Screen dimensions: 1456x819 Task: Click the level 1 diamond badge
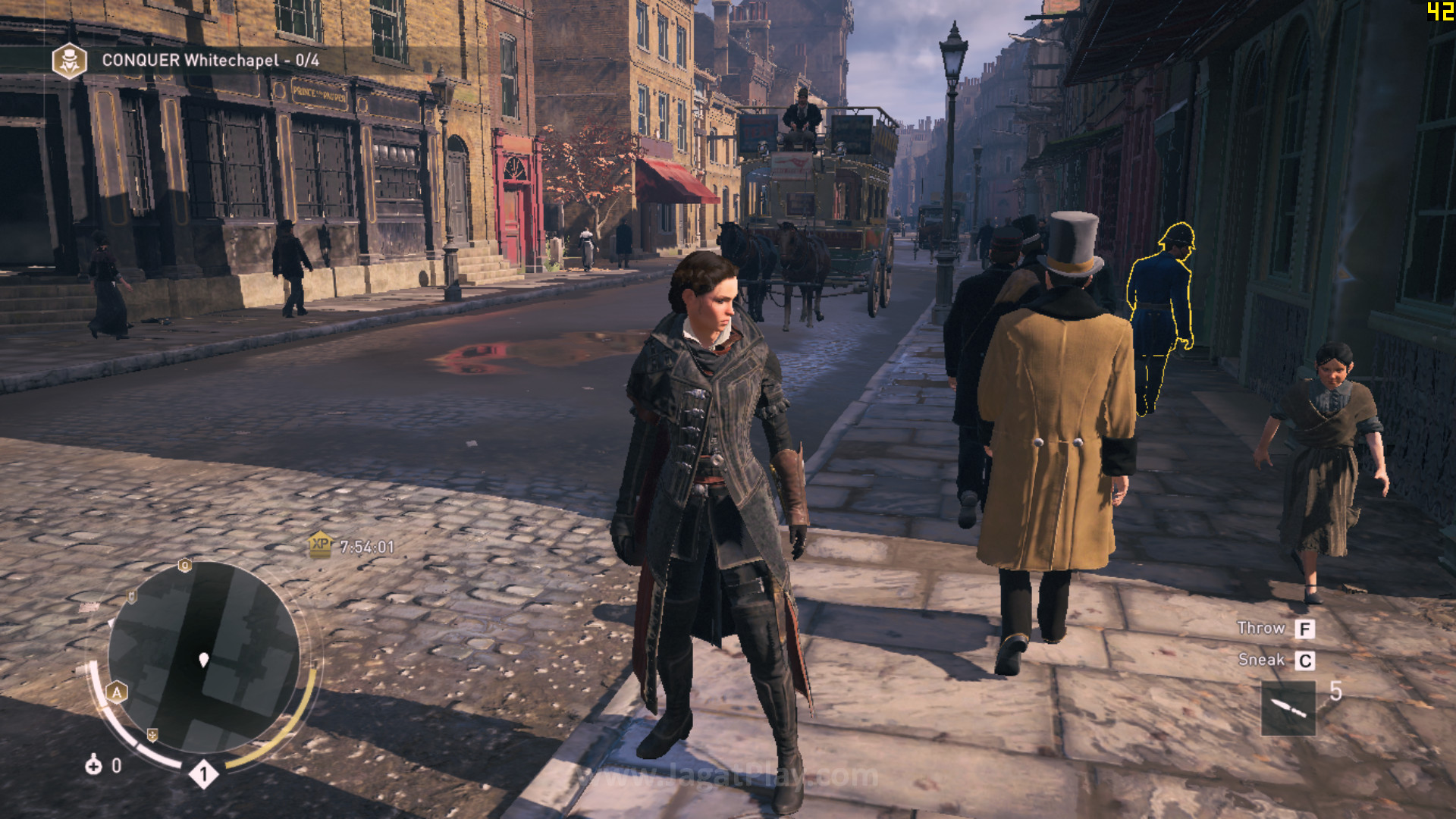(x=203, y=773)
